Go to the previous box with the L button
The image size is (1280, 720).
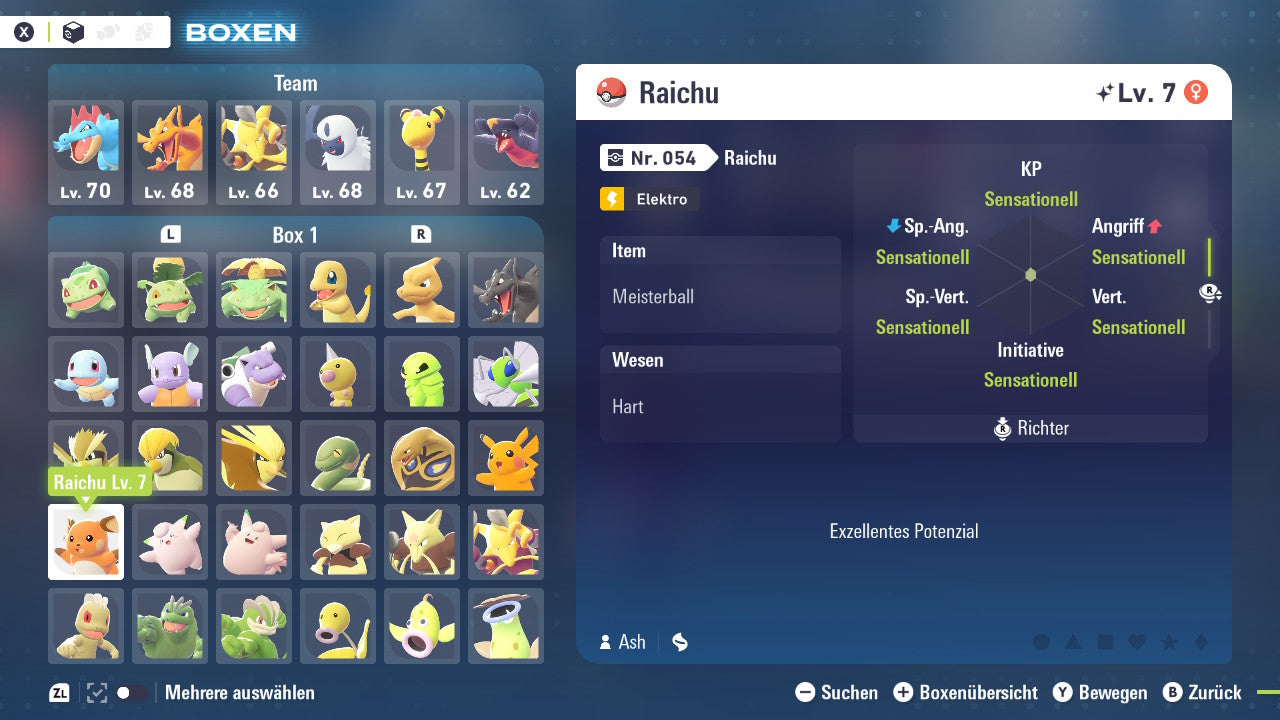coord(170,235)
